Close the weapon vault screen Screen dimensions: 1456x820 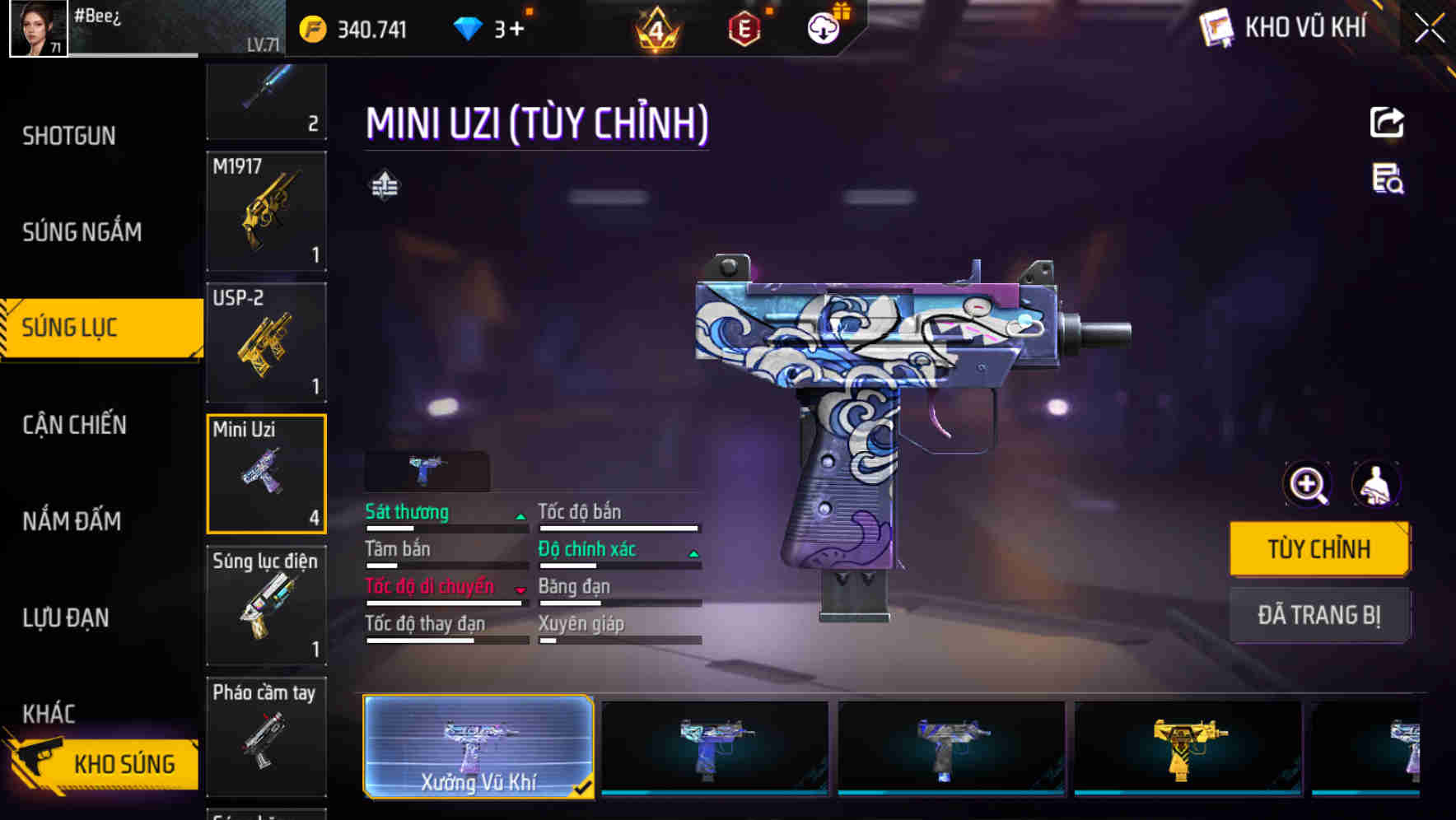pos(1429,29)
